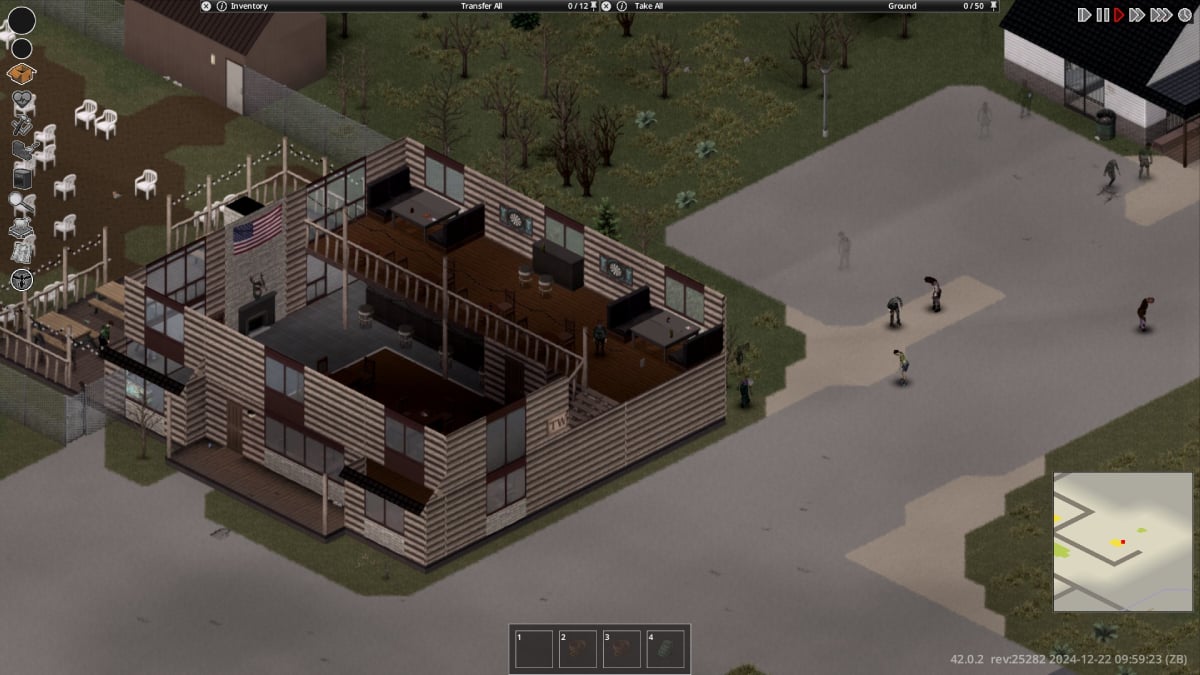Image resolution: width=1200 pixels, height=675 pixels.
Task: Select hotbar slot 4 item
Action: (666, 649)
